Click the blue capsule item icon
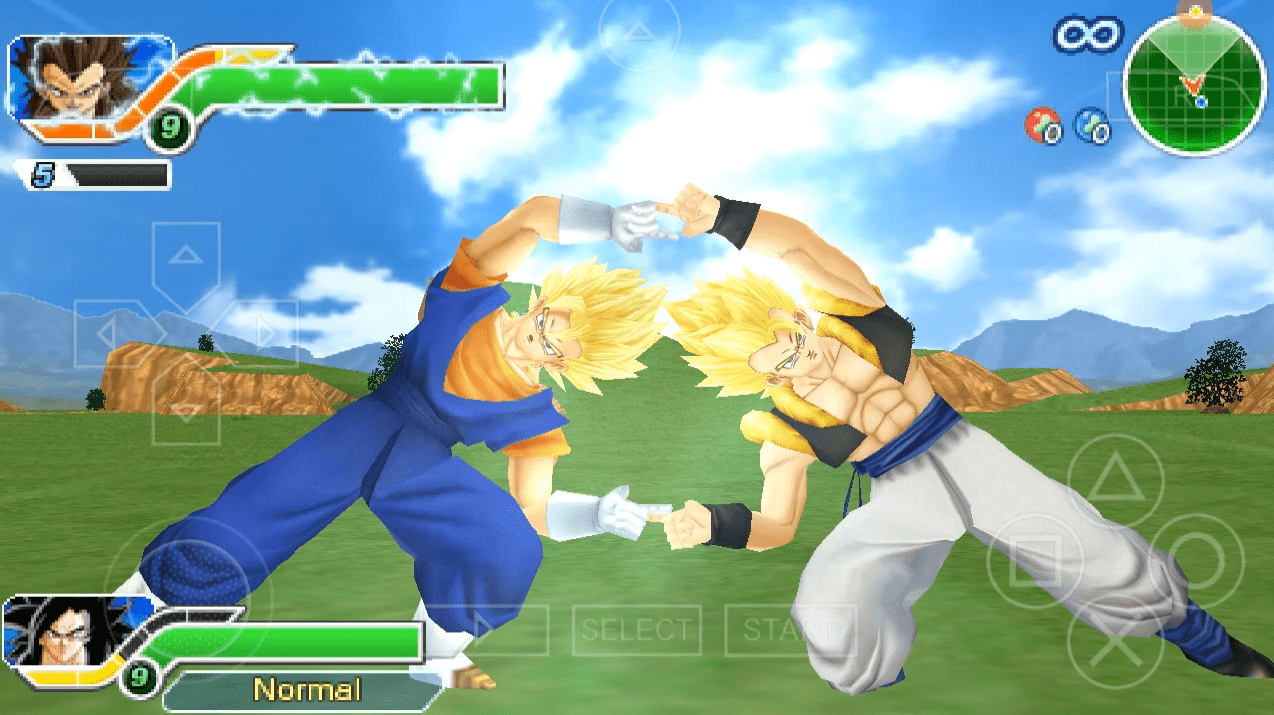 click(1091, 125)
